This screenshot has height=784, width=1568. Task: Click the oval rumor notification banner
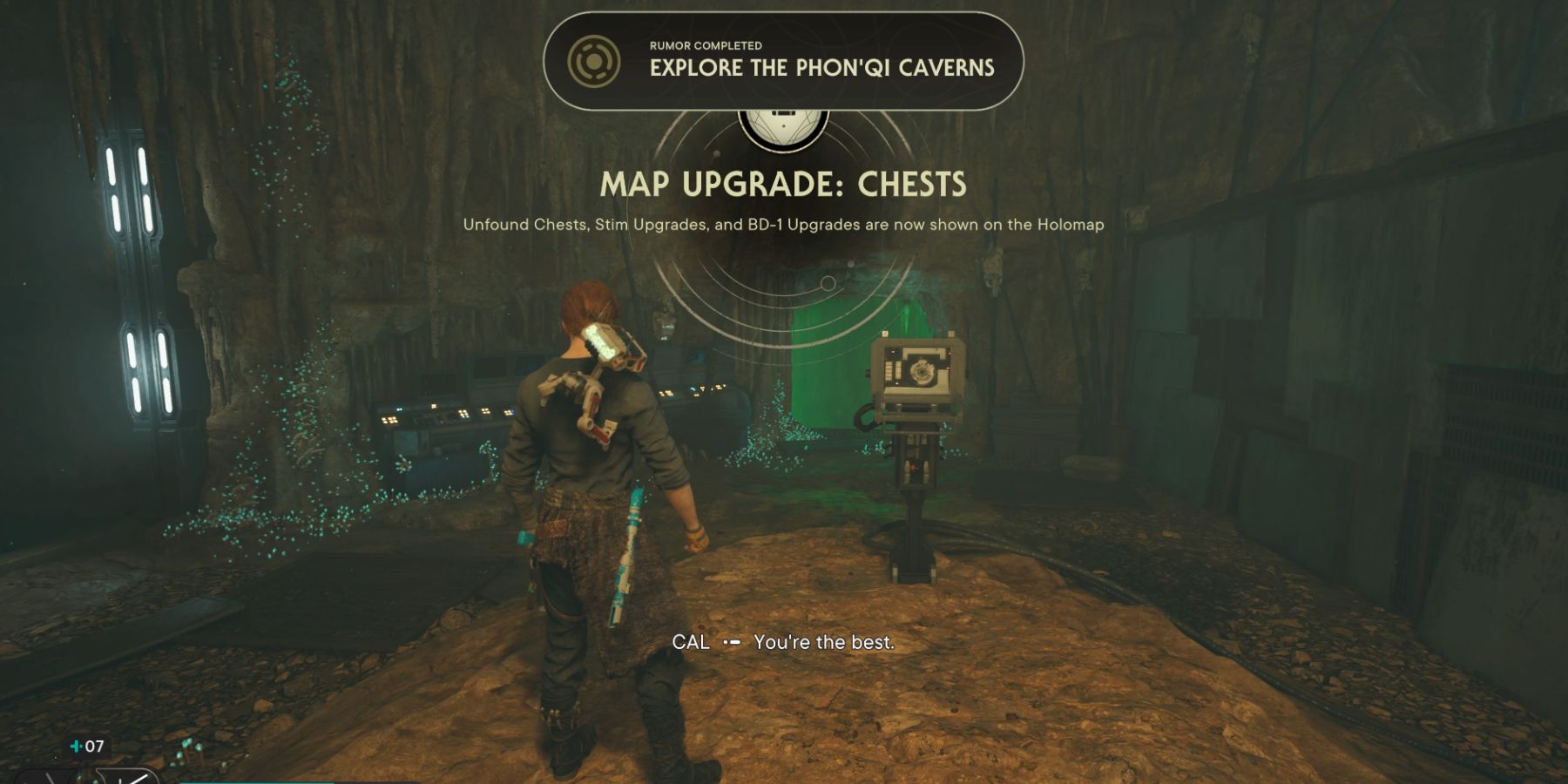[784, 59]
